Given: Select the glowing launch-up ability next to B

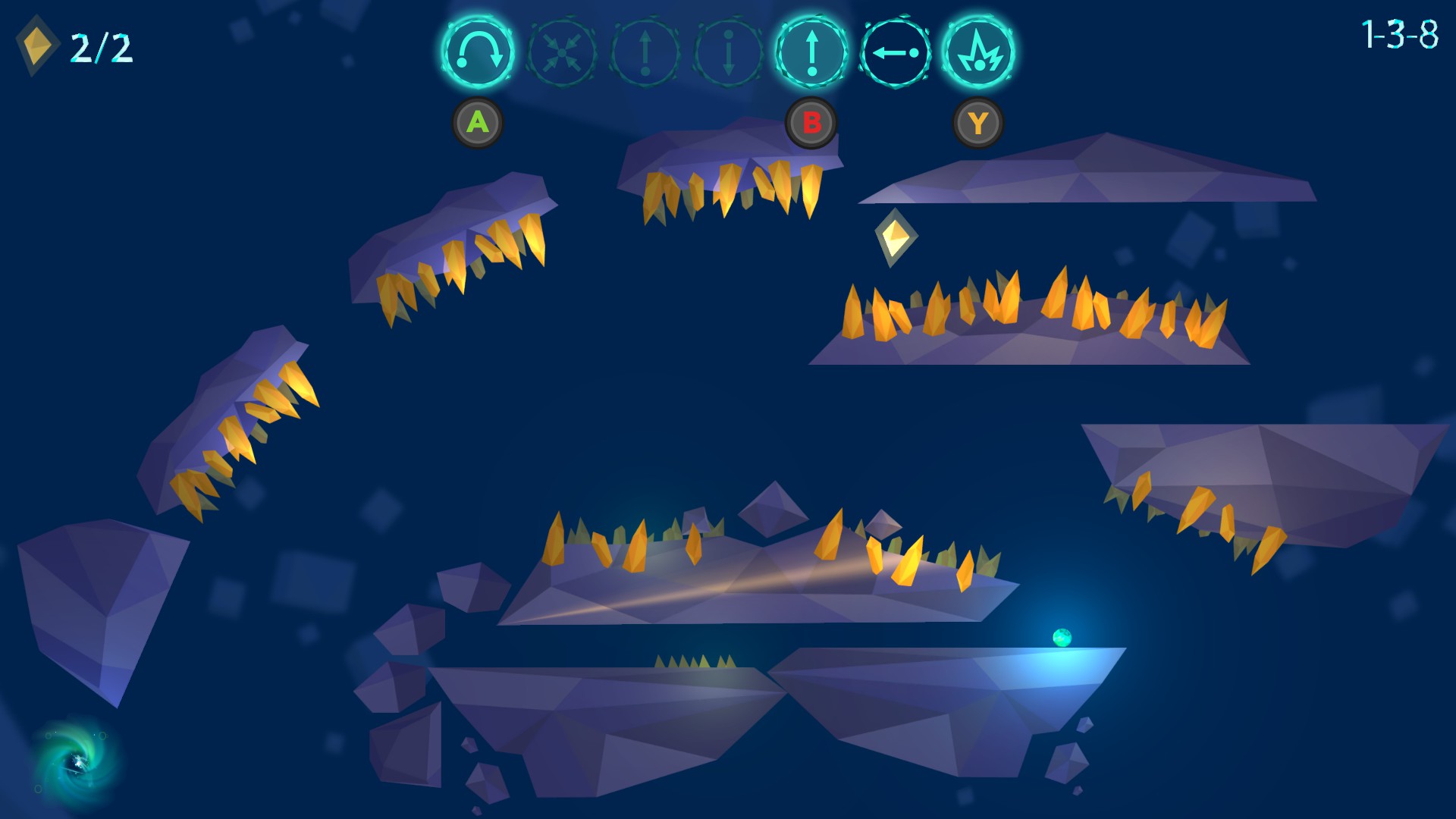Looking at the screenshot, I should [x=811, y=53].
